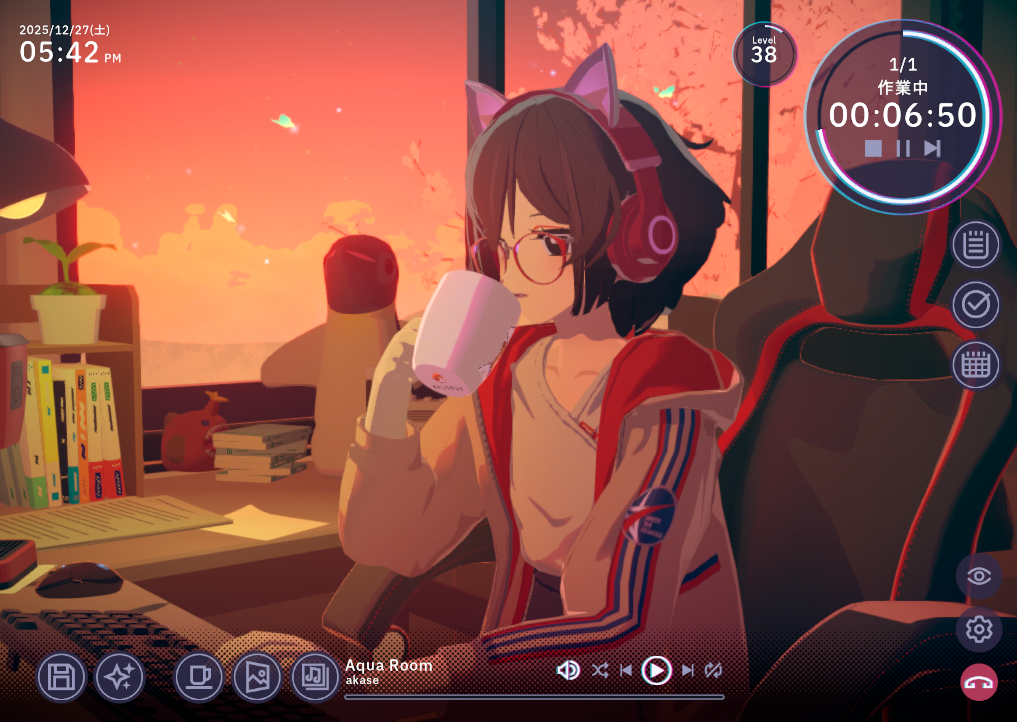This screenshot has height=722, width=1017.
Task: Go to the previous music track
Action: tap(626, 670)
